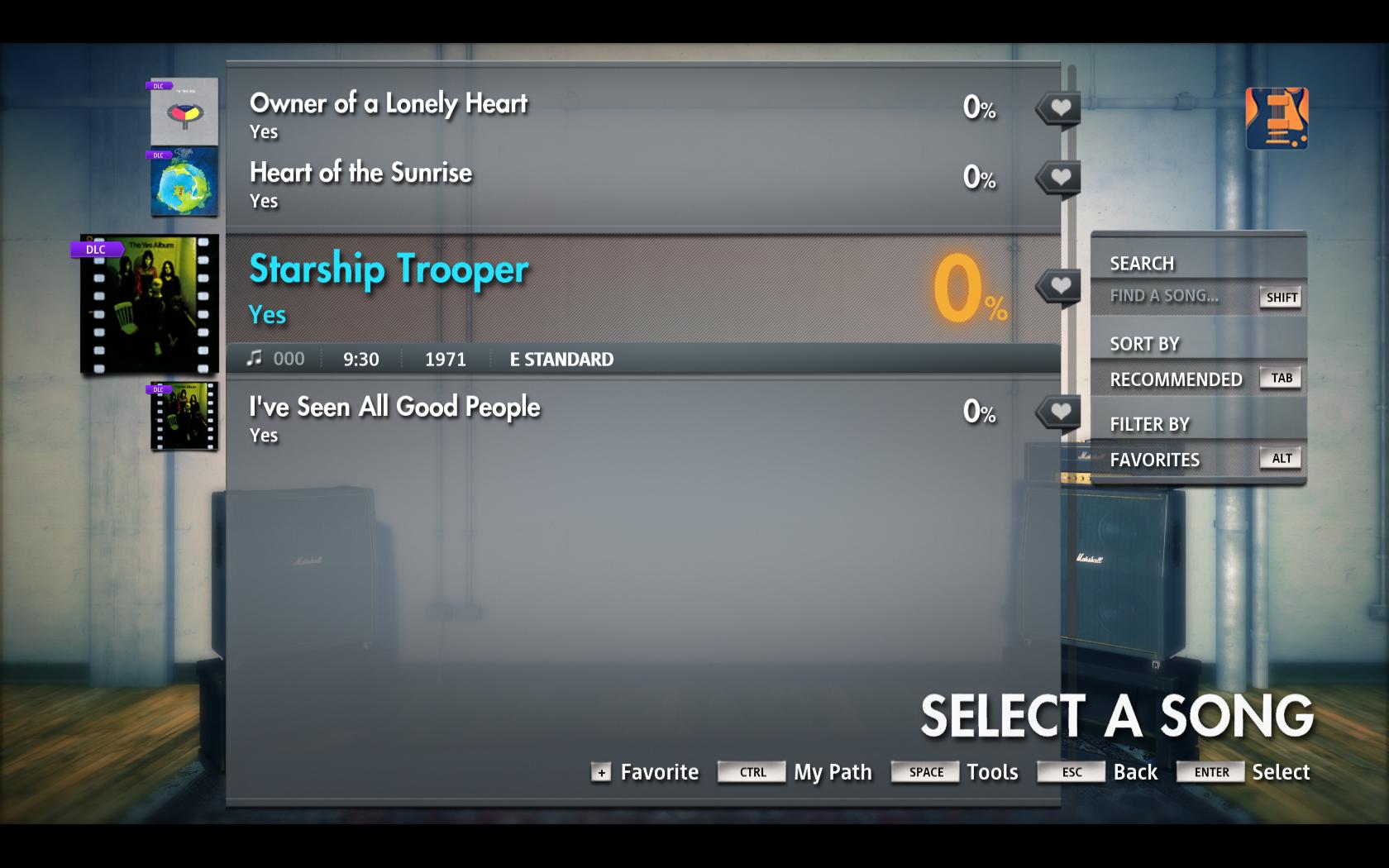Viewport: 1389px width, 868px height.
Task: Enable the E Standard tuning indicator
Action: point(561,359)
